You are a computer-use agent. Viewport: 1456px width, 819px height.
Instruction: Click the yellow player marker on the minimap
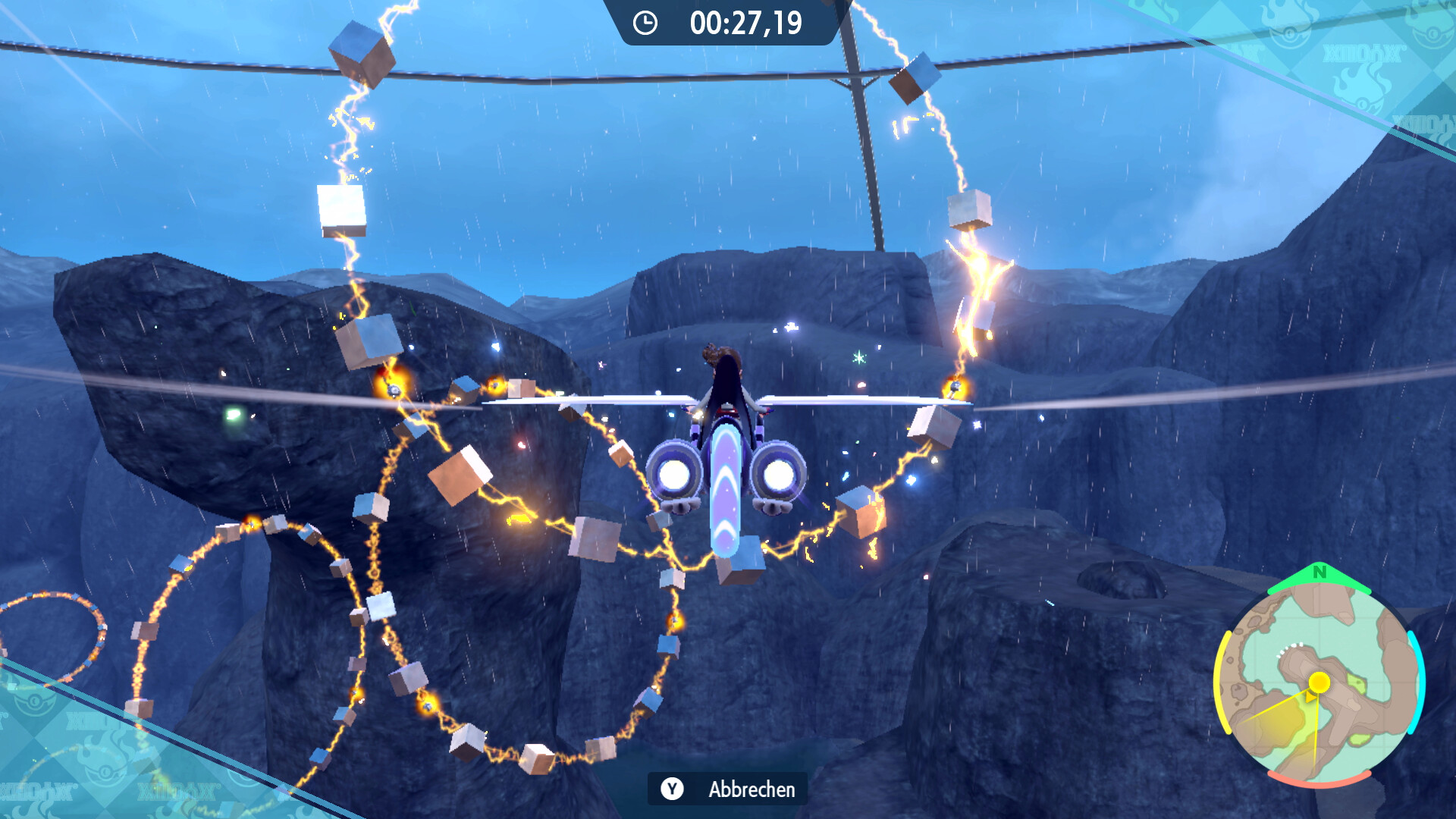1319,682
